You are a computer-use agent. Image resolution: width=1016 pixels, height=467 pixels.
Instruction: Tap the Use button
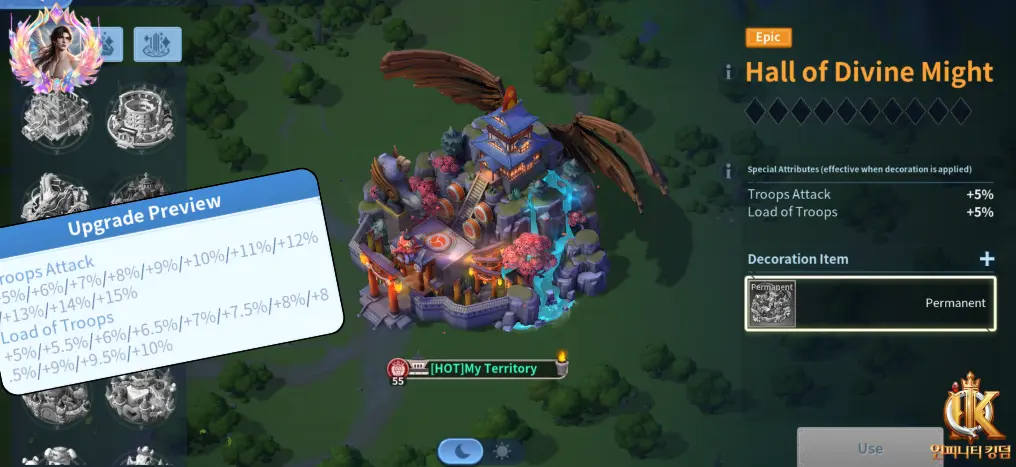click(x=870, y=448)
